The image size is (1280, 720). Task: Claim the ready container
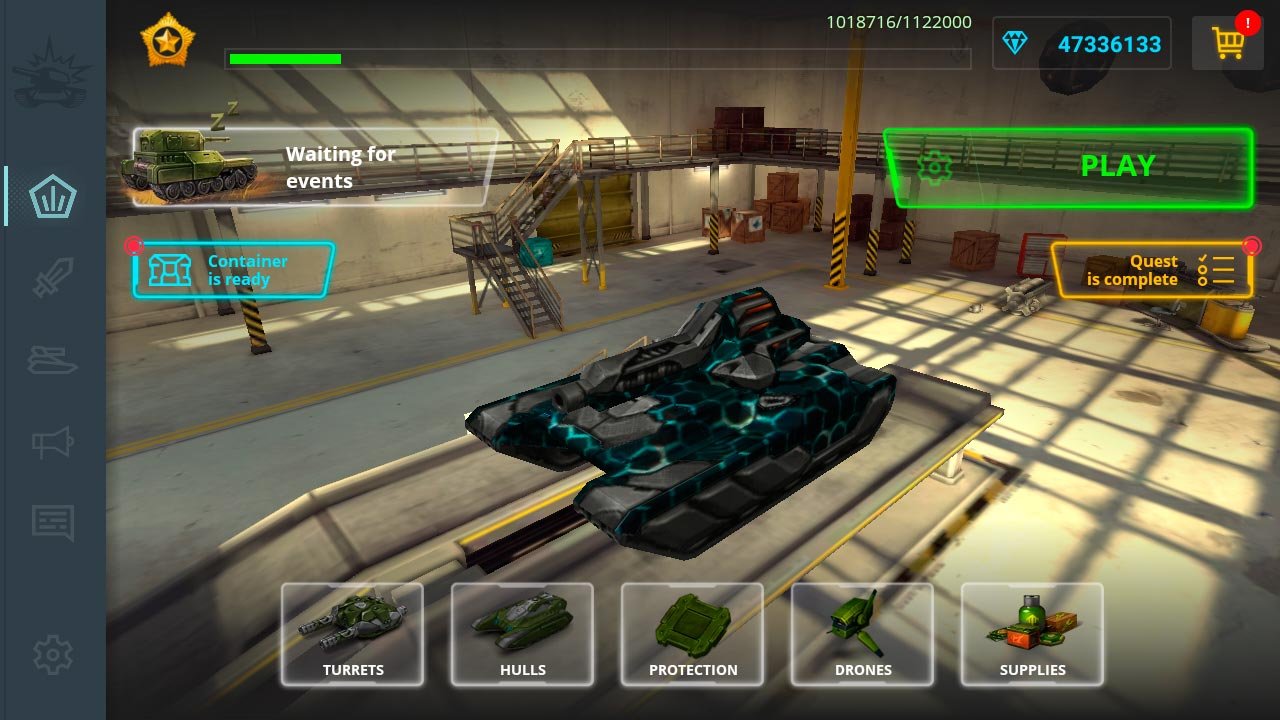tap(233, 270)
